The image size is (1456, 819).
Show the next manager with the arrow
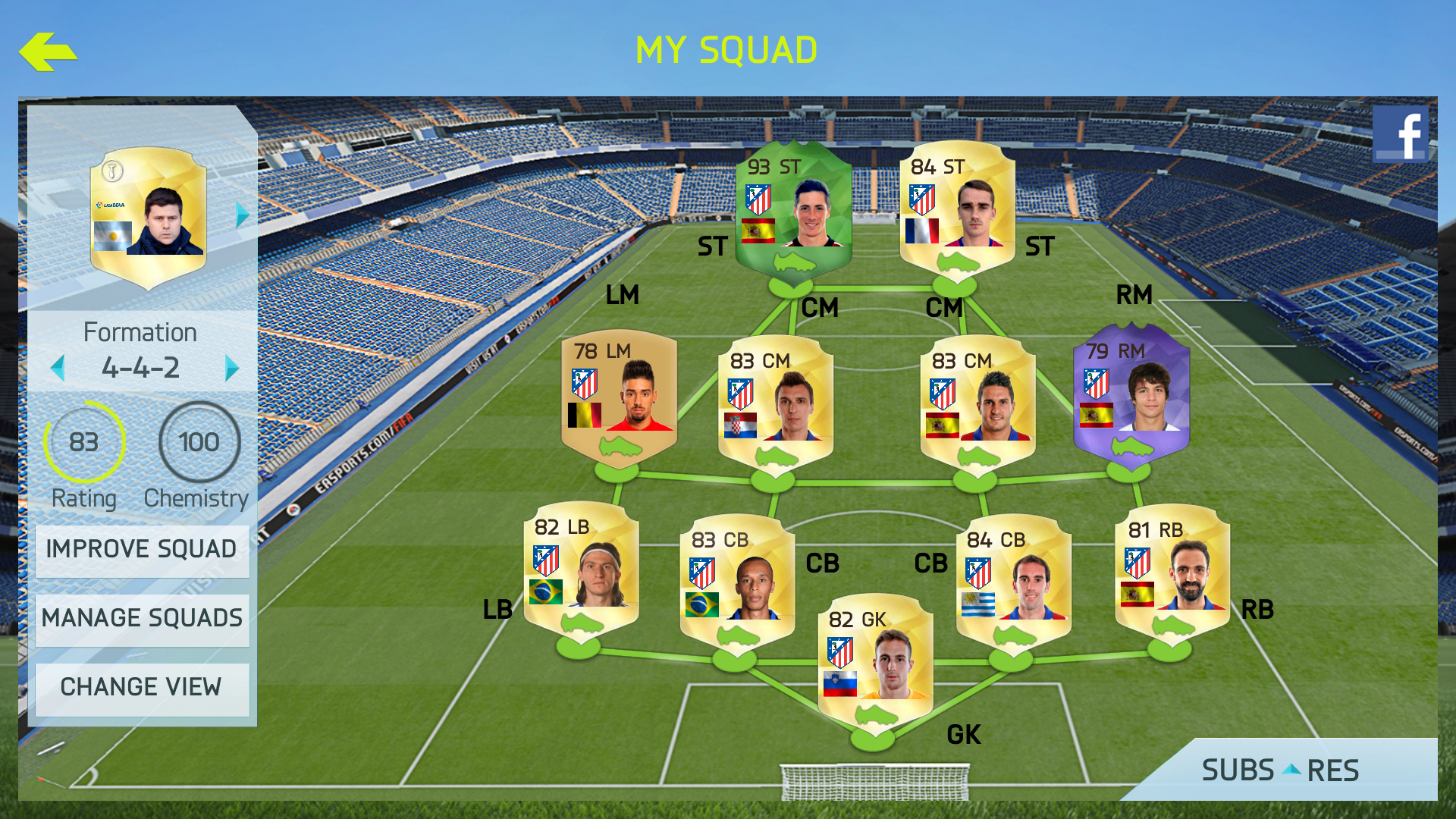coord(242,215)
